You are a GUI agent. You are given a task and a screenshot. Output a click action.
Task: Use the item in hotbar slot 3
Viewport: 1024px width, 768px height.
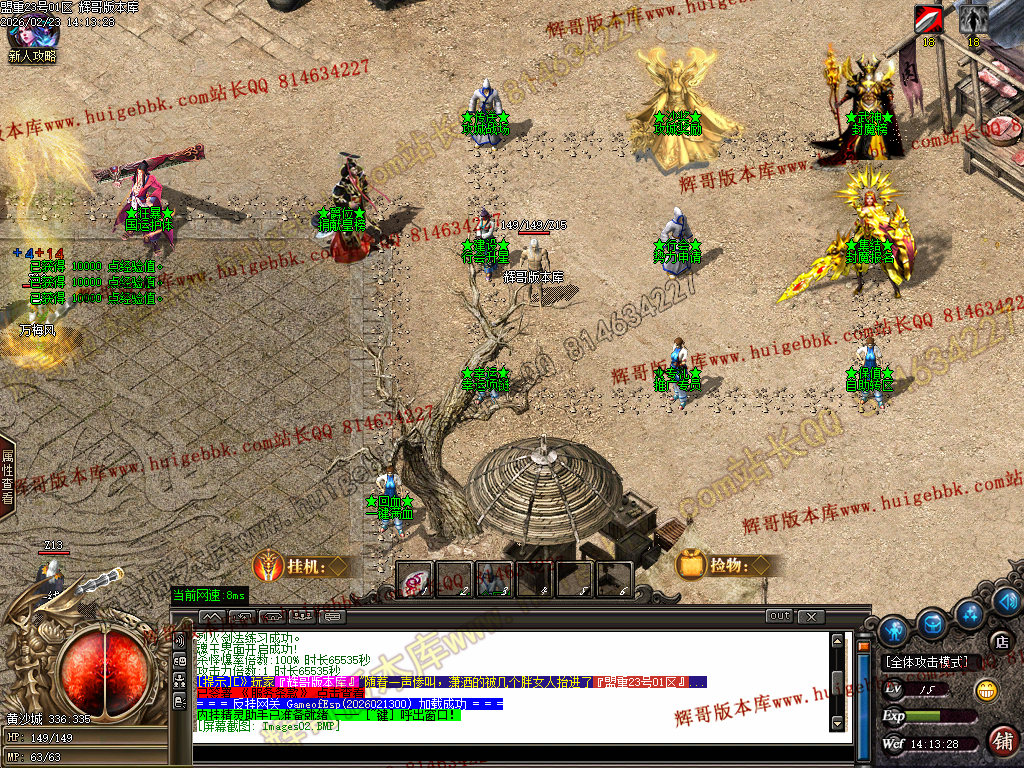click(494, 580)
